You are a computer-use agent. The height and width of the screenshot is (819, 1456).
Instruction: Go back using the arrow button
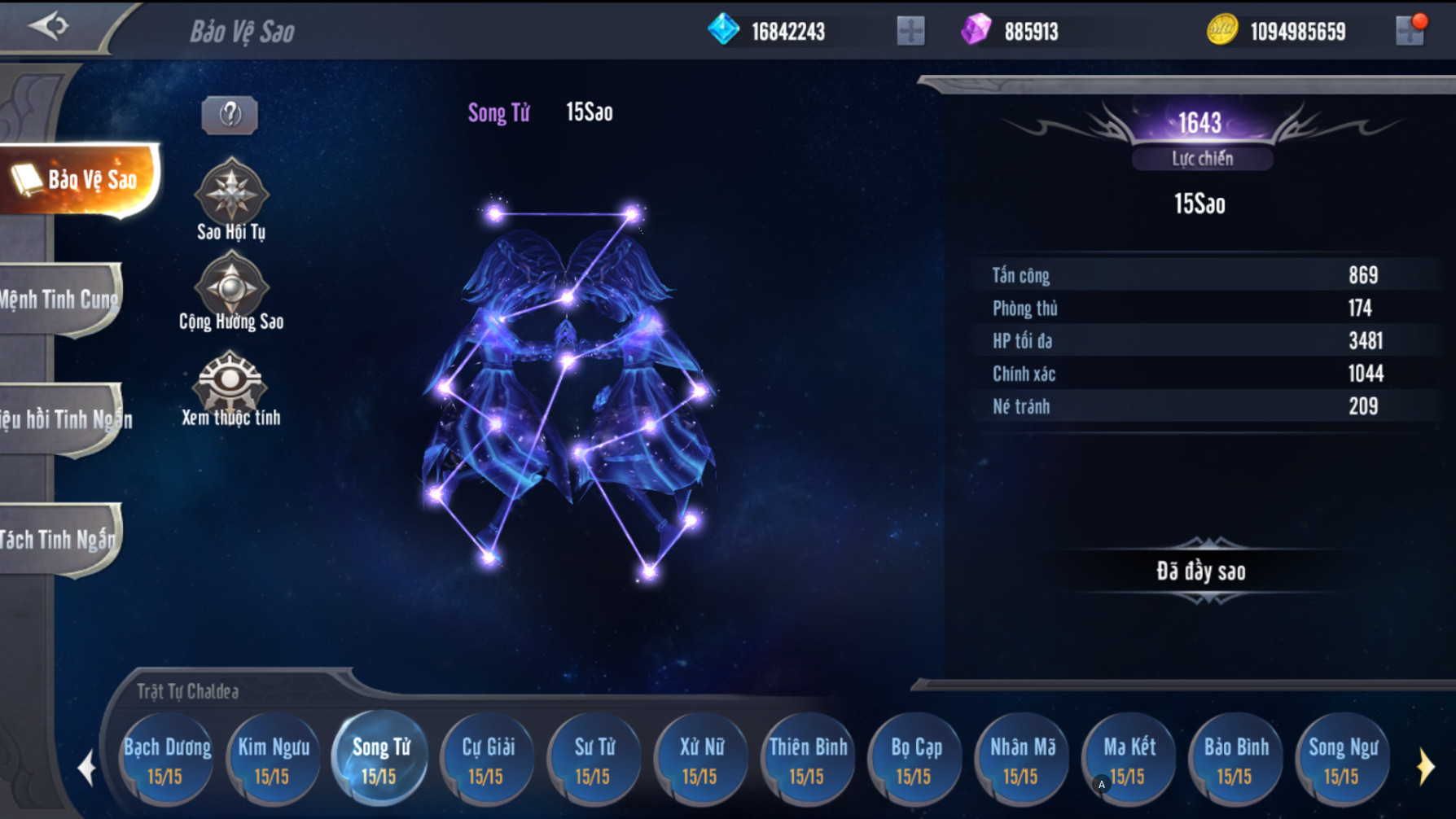(x=49, y=26)
